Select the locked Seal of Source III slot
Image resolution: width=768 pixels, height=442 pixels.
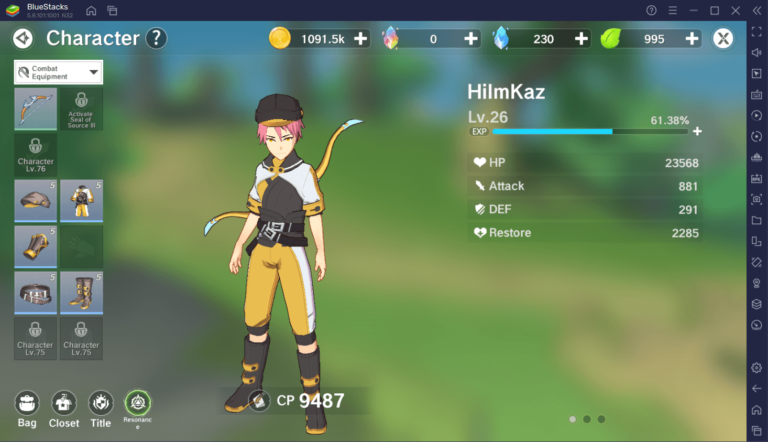click(x=81, y=108)
